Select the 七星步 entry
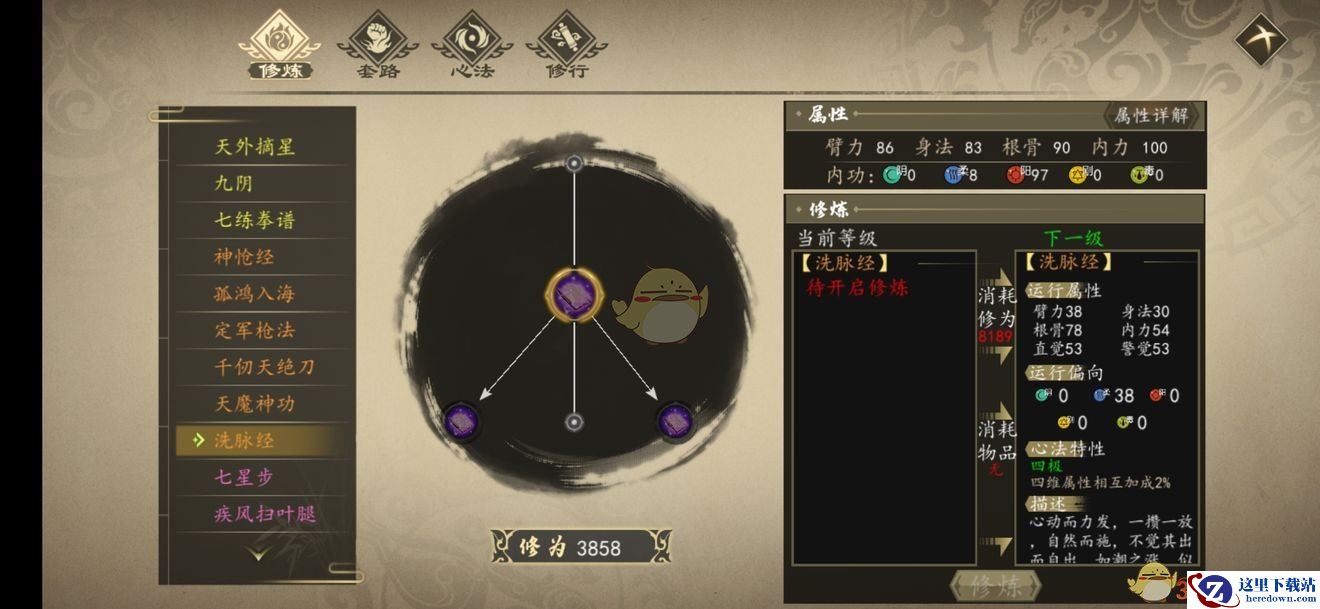The width and height of the screenshot is (1320, 609). pos(246,477)
